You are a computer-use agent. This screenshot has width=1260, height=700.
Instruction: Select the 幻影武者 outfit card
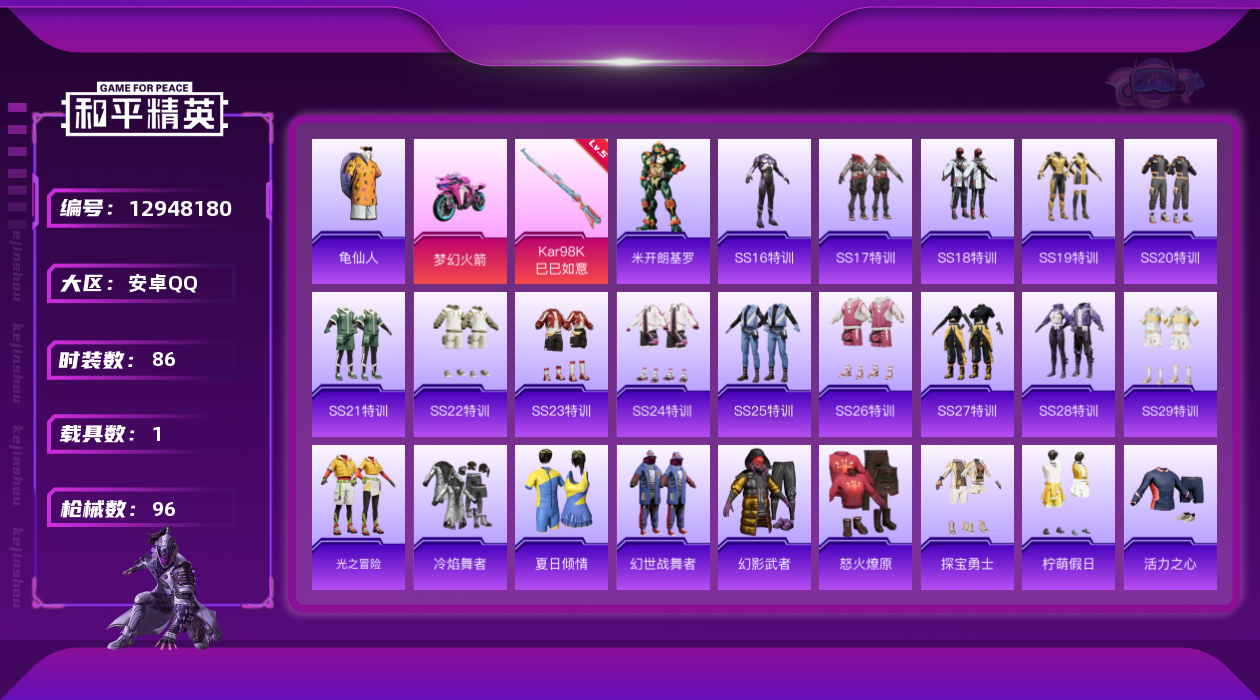[x=764, y=517]
